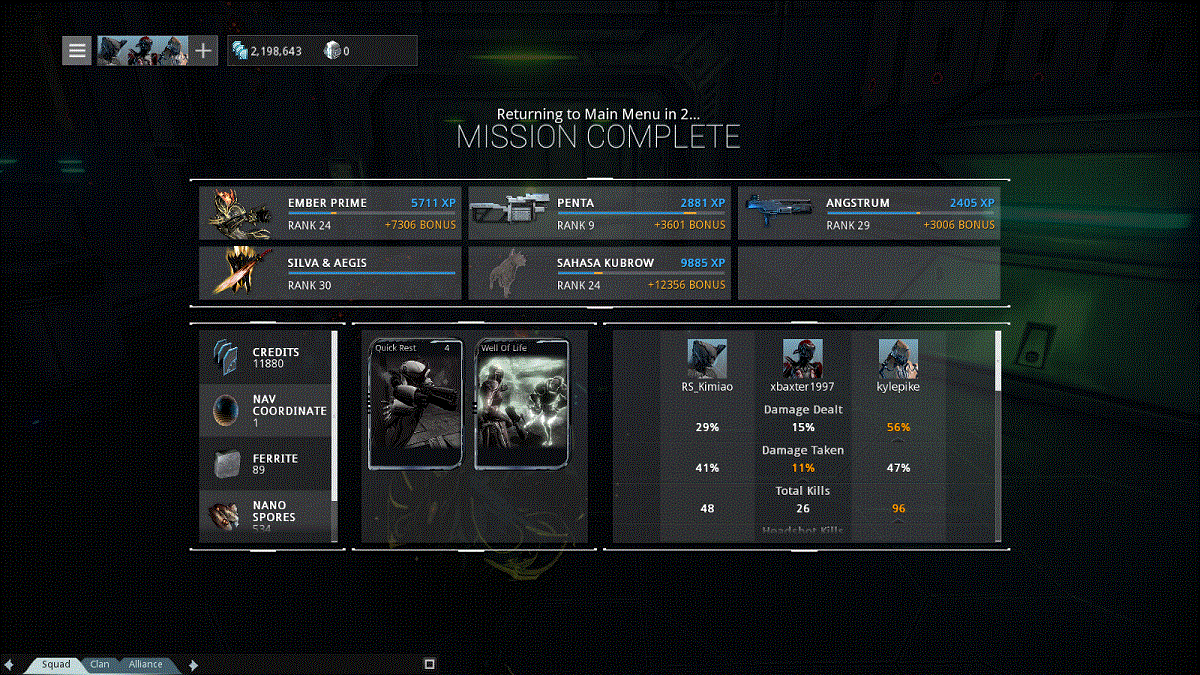Select the Nav Coordinate reward row
This screenshot has width=1200, height=675.
pyautogui.click(x=265, y=410)
